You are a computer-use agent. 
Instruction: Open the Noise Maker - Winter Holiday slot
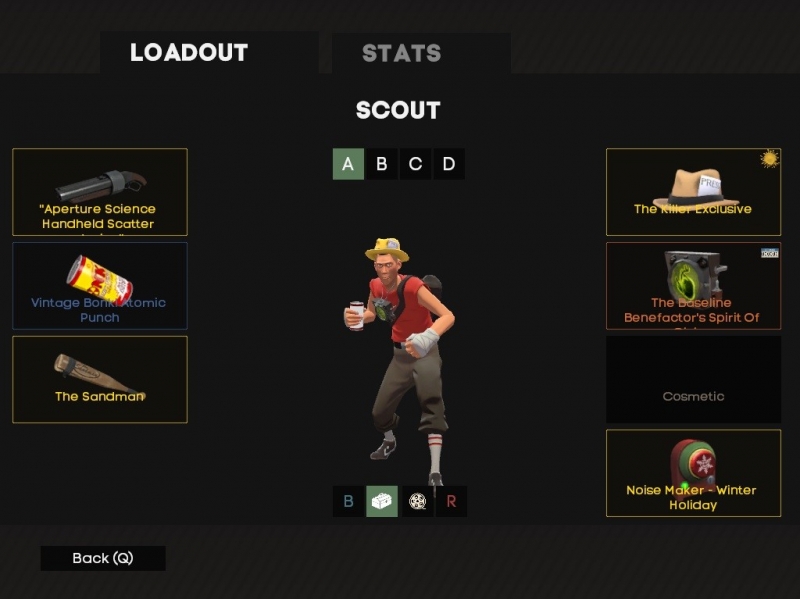(693, 473)
